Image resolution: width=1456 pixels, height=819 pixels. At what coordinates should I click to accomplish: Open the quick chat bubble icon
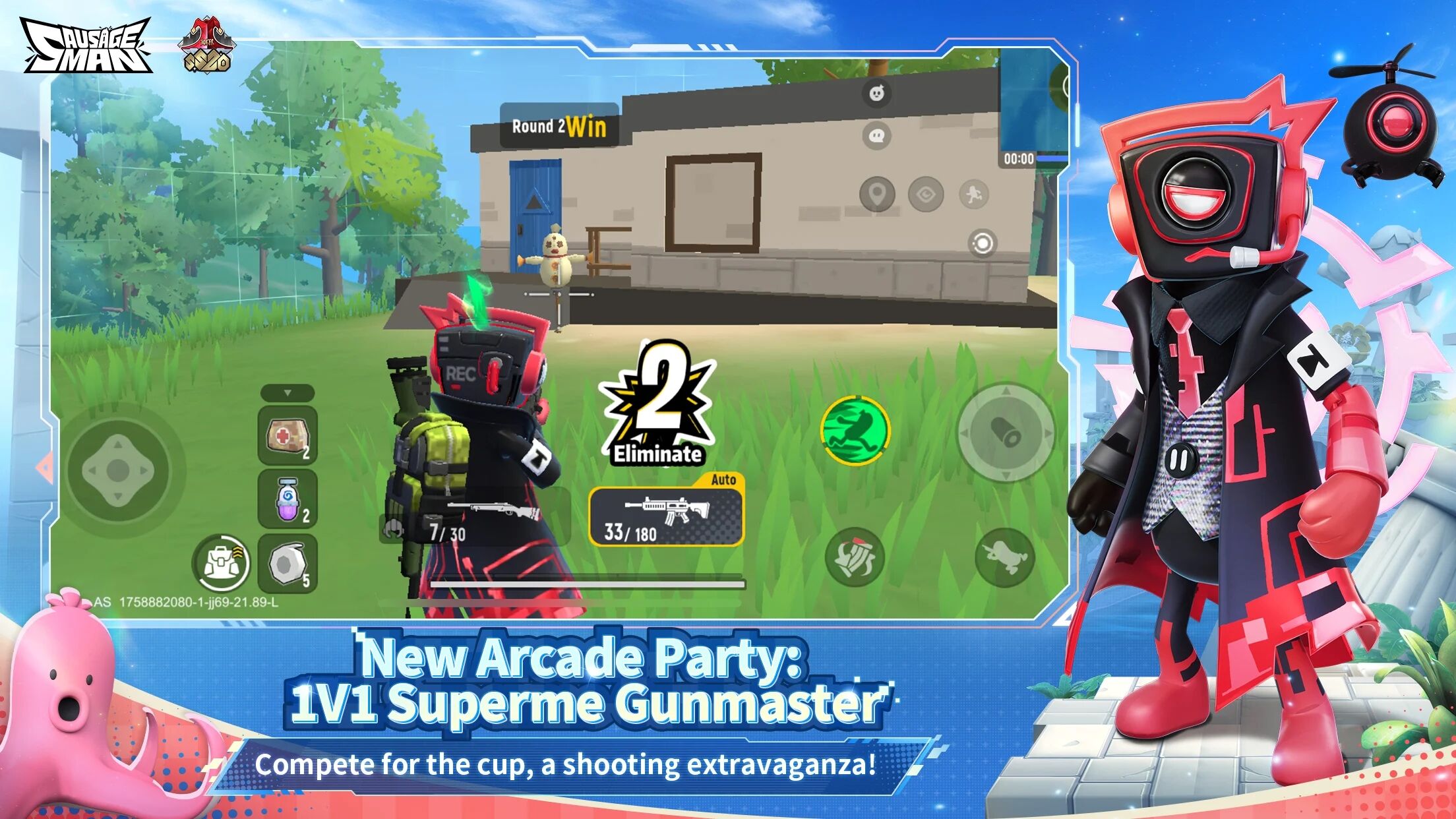coord(876,134)
